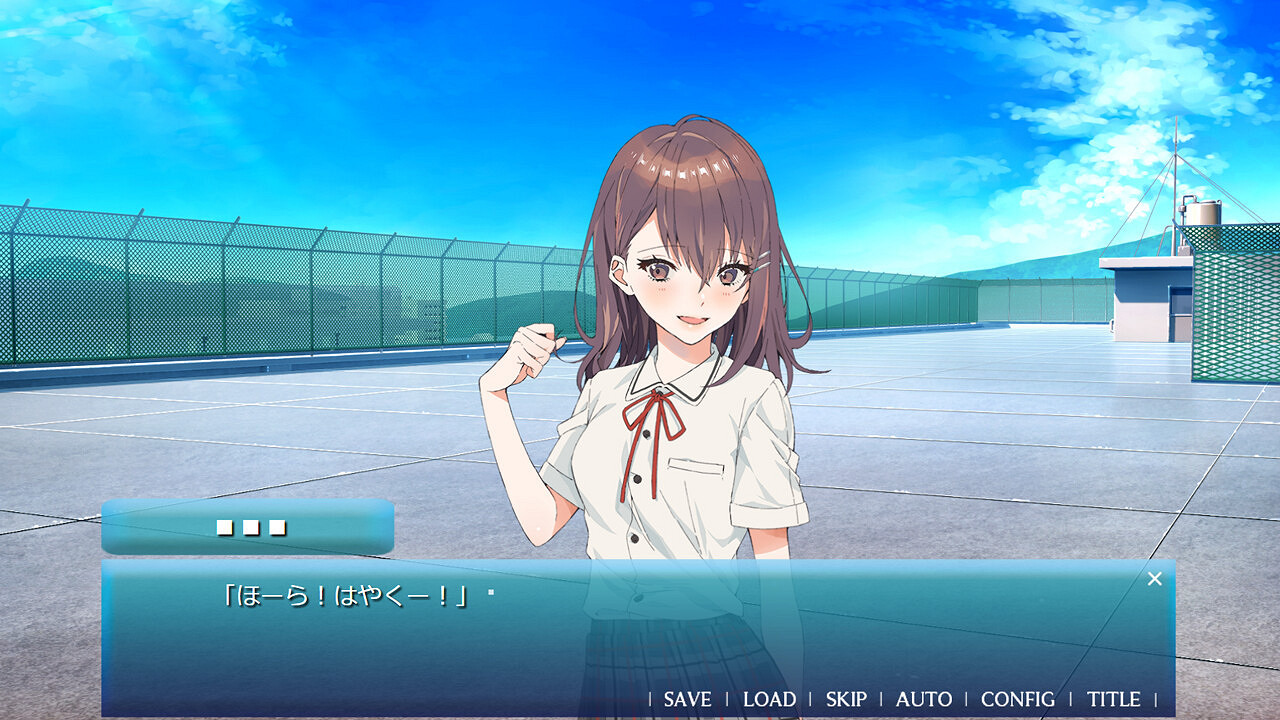Open the SAVE screen
This screenshot has height=720, width=1280.
[x=686, y=700]
